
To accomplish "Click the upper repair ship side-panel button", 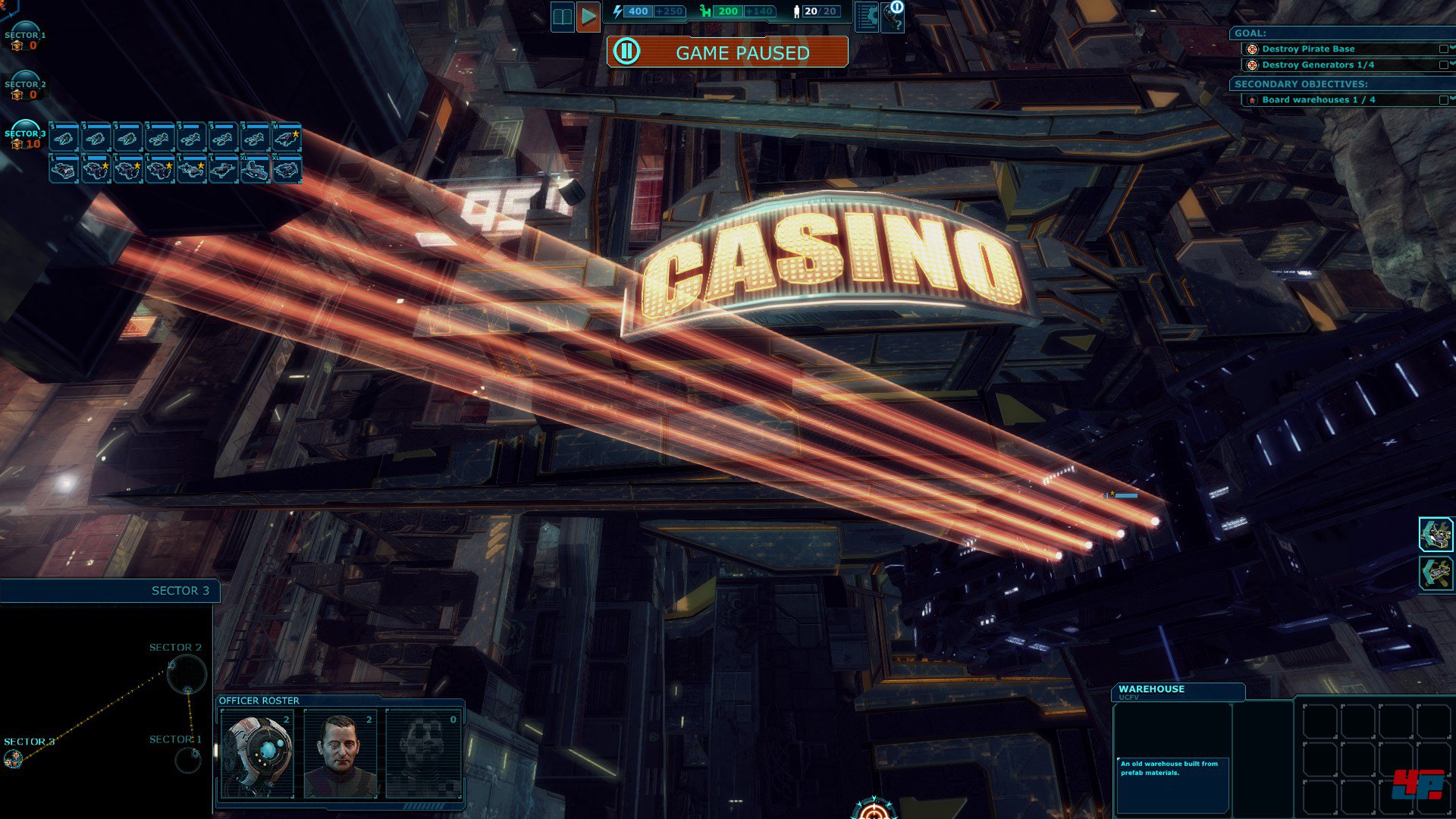I will pos(1436,535).
